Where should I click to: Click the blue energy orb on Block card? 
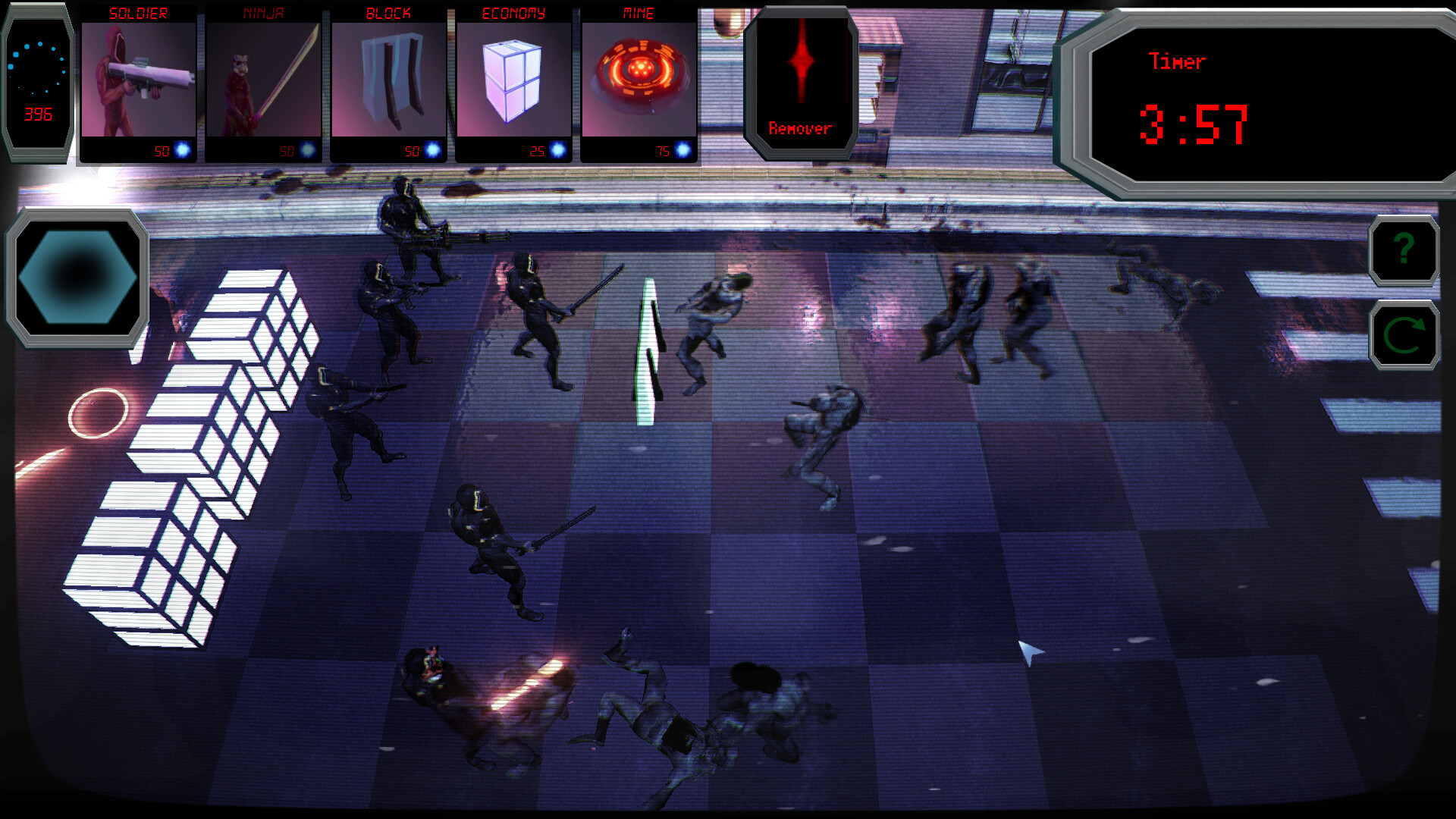click(x=432, y=150)
